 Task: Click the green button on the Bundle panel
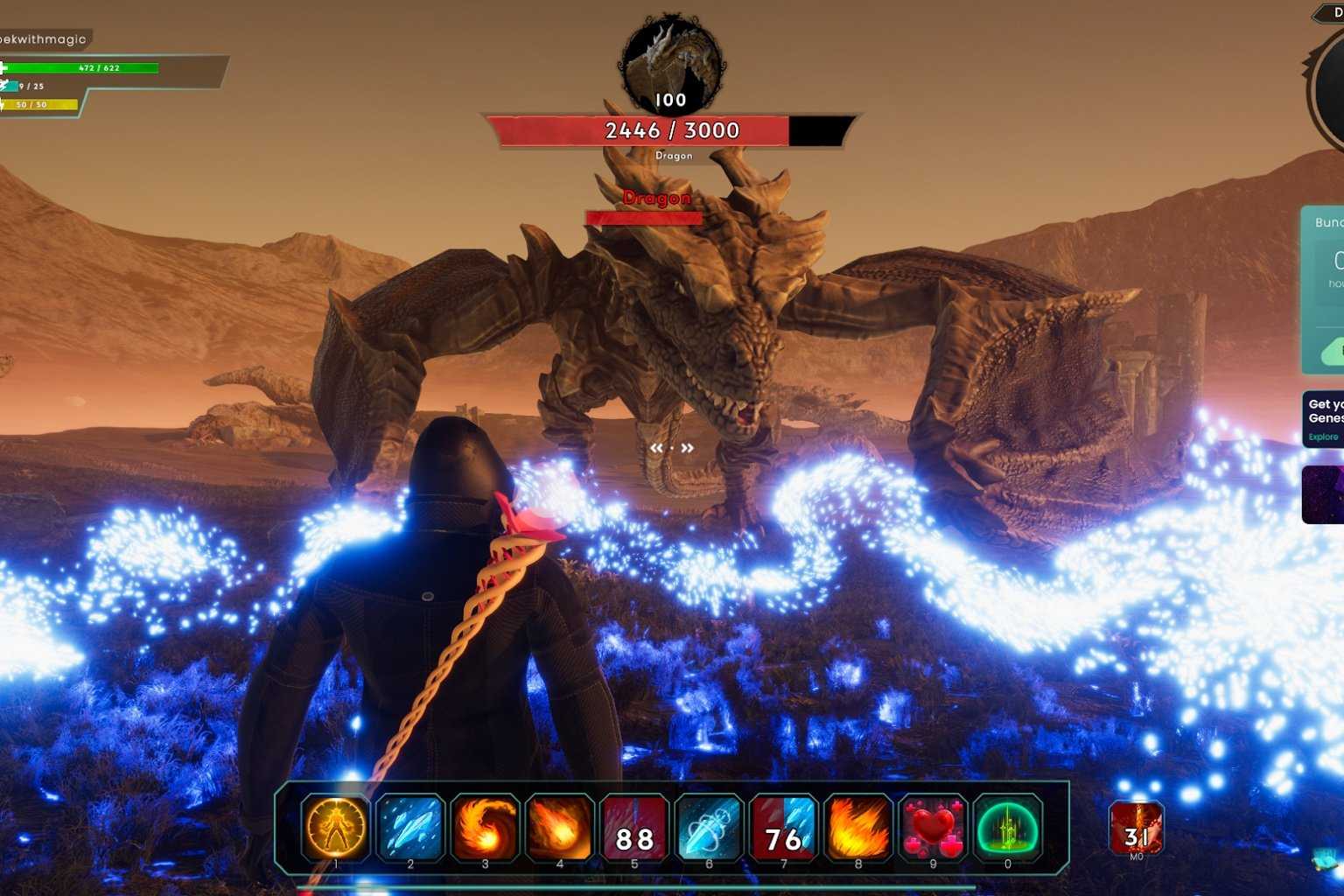[x=1332, y=353]
